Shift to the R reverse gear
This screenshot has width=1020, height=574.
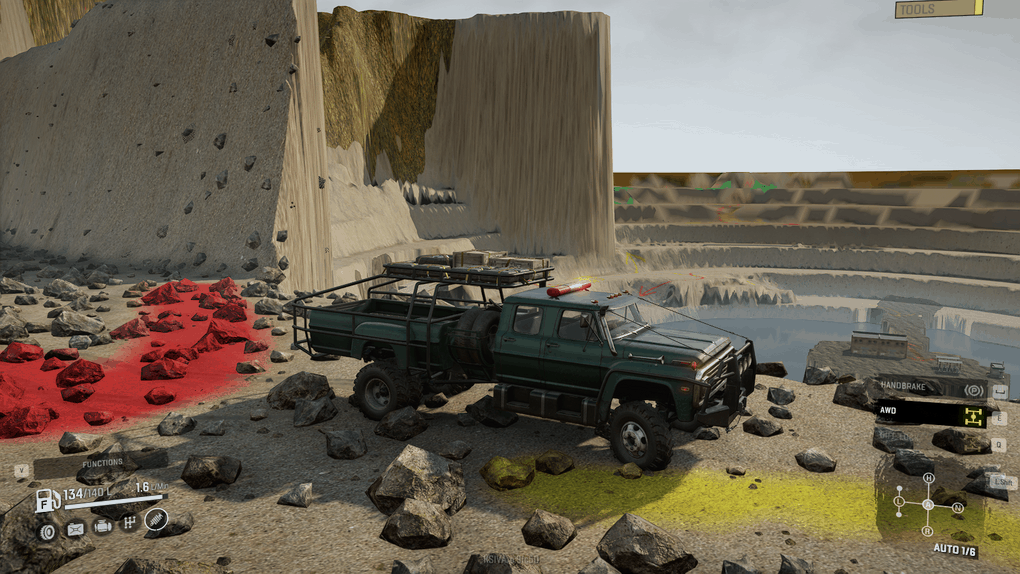click(x=928, y=531)
